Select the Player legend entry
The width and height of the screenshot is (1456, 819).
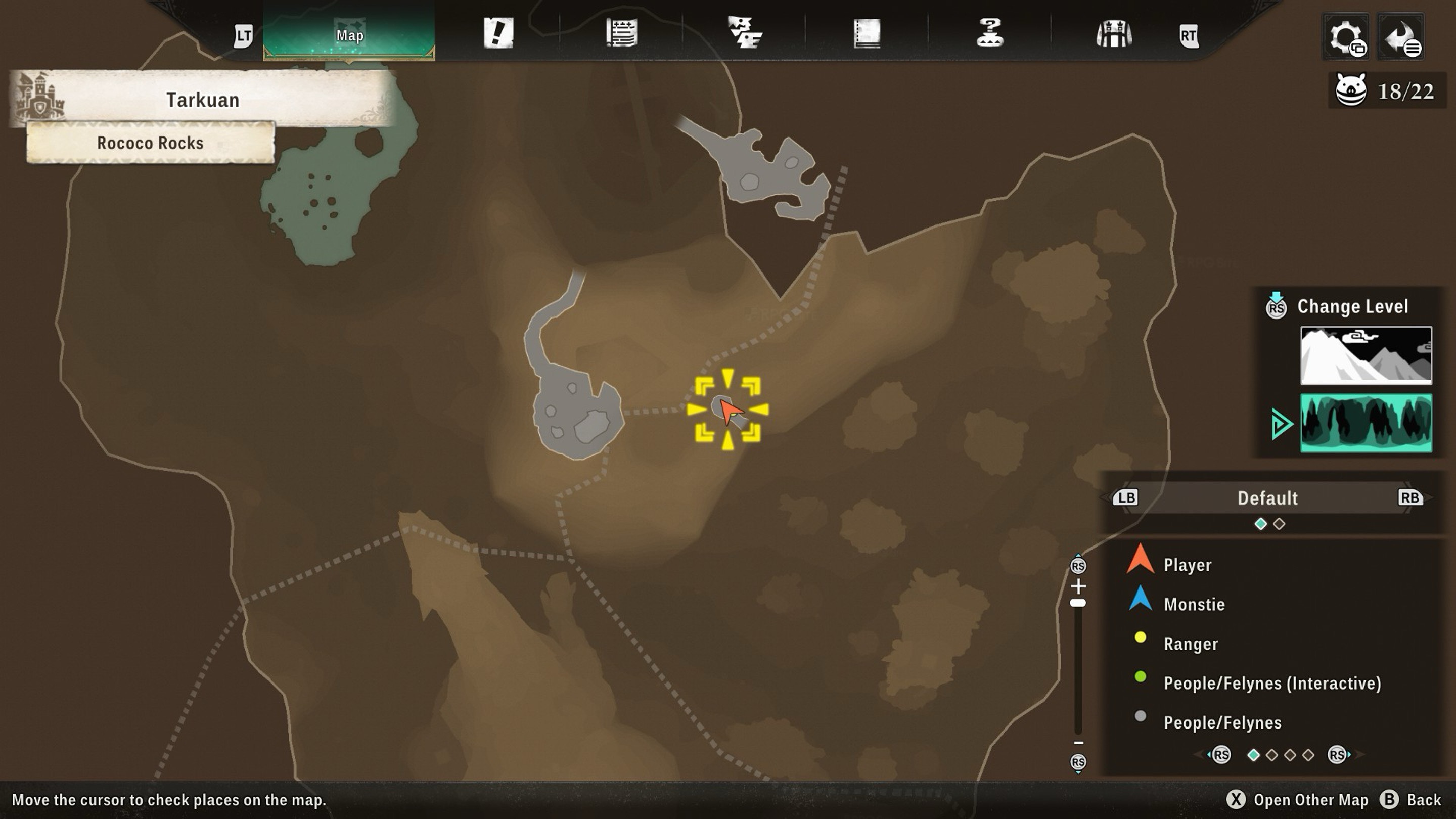(1187, 565)
